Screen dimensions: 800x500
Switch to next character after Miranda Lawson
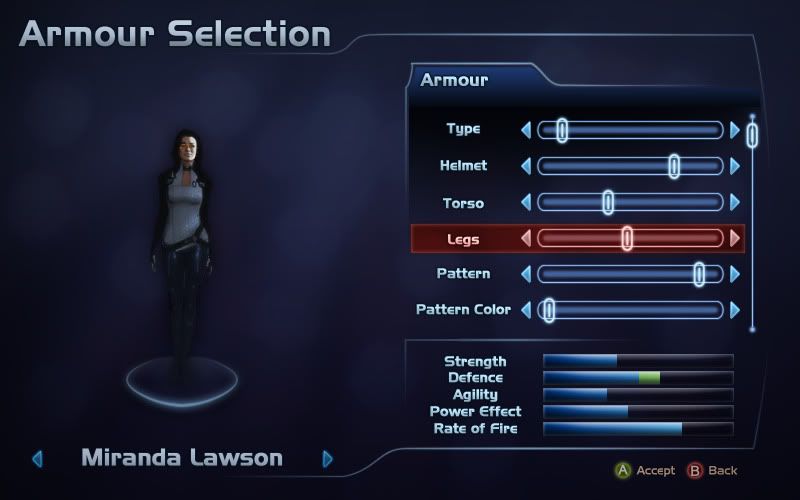coord(327,459)
